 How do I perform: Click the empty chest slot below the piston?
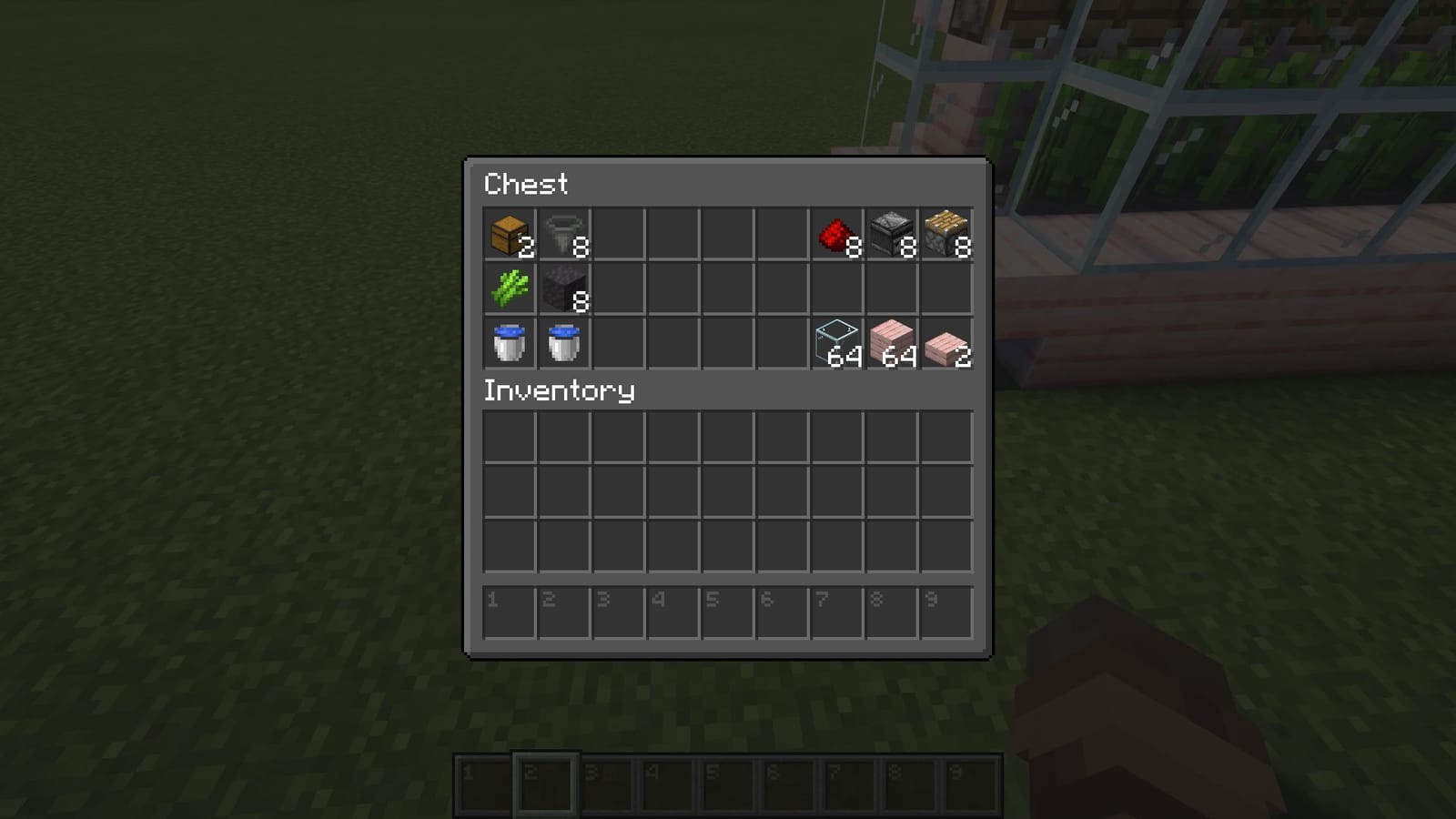click(x=946, y=289)
